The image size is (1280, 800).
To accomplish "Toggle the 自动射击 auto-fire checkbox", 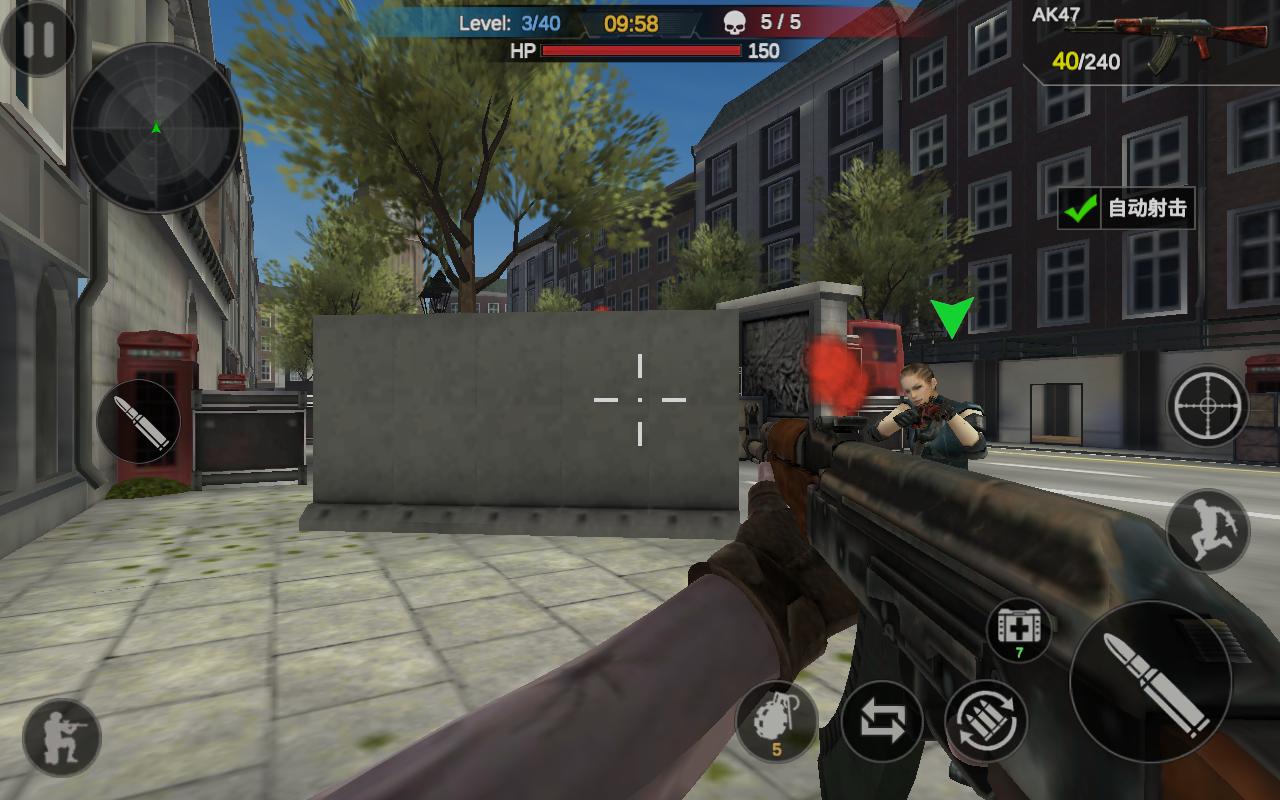I will tap(1081, 208).
